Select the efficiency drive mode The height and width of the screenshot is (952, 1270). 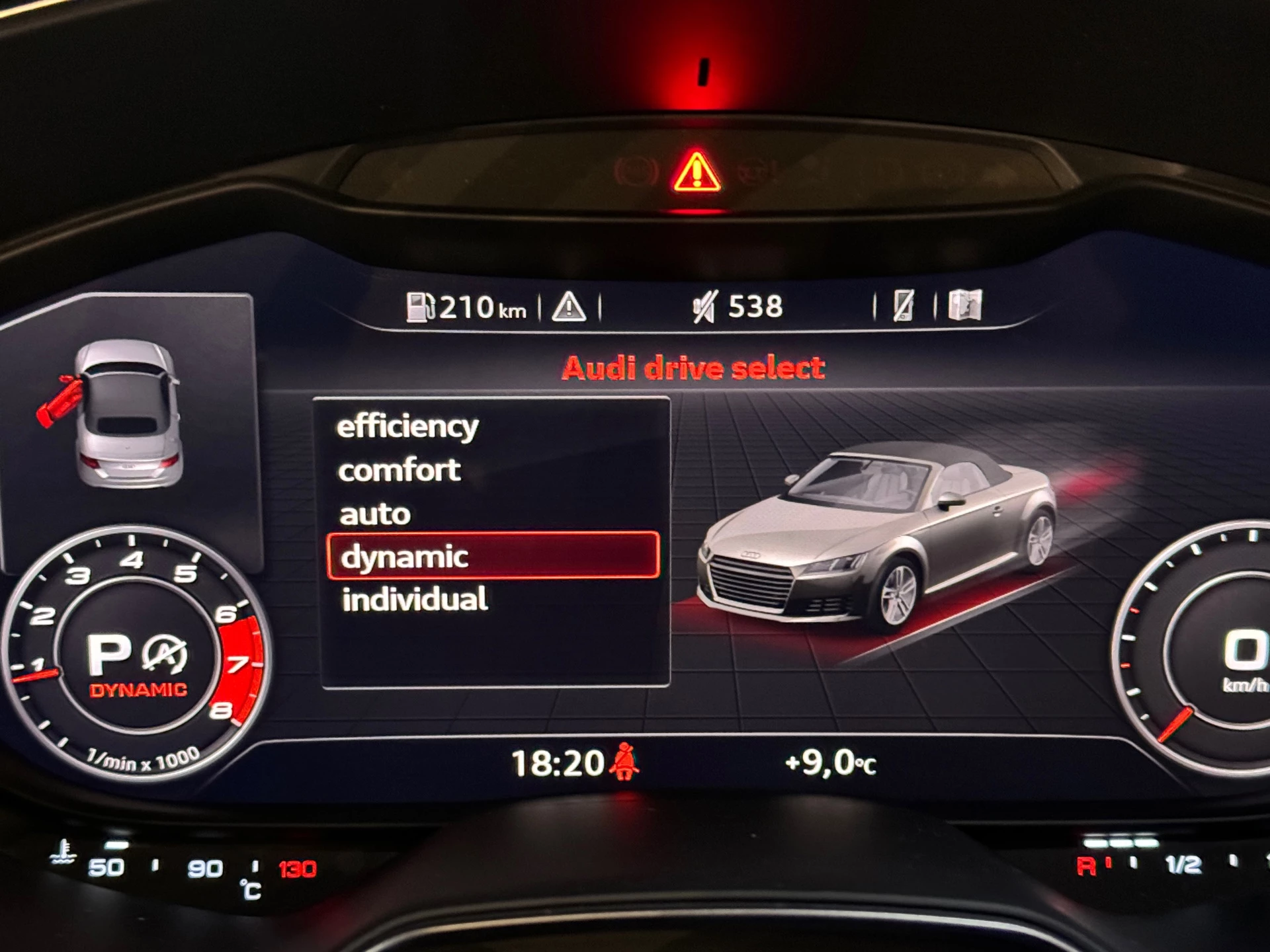407,426
